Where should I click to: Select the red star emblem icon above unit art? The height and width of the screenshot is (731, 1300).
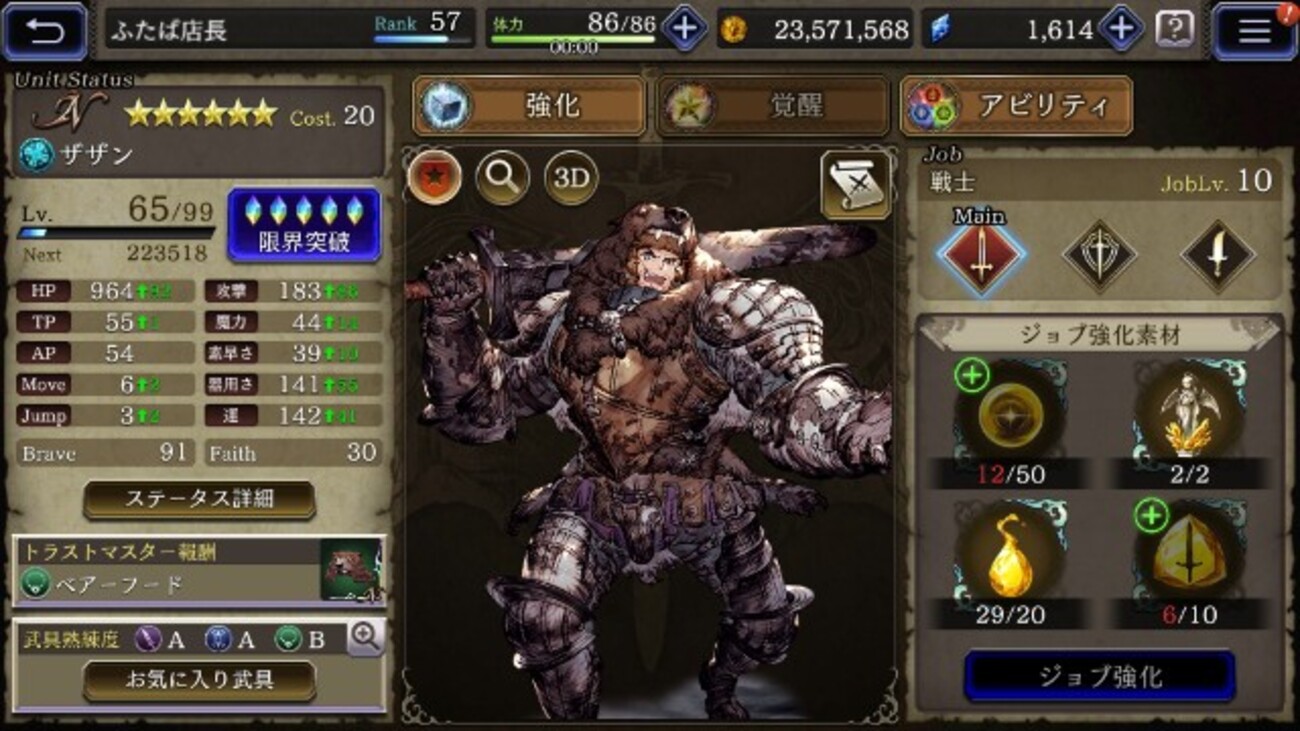coord(433,177)
